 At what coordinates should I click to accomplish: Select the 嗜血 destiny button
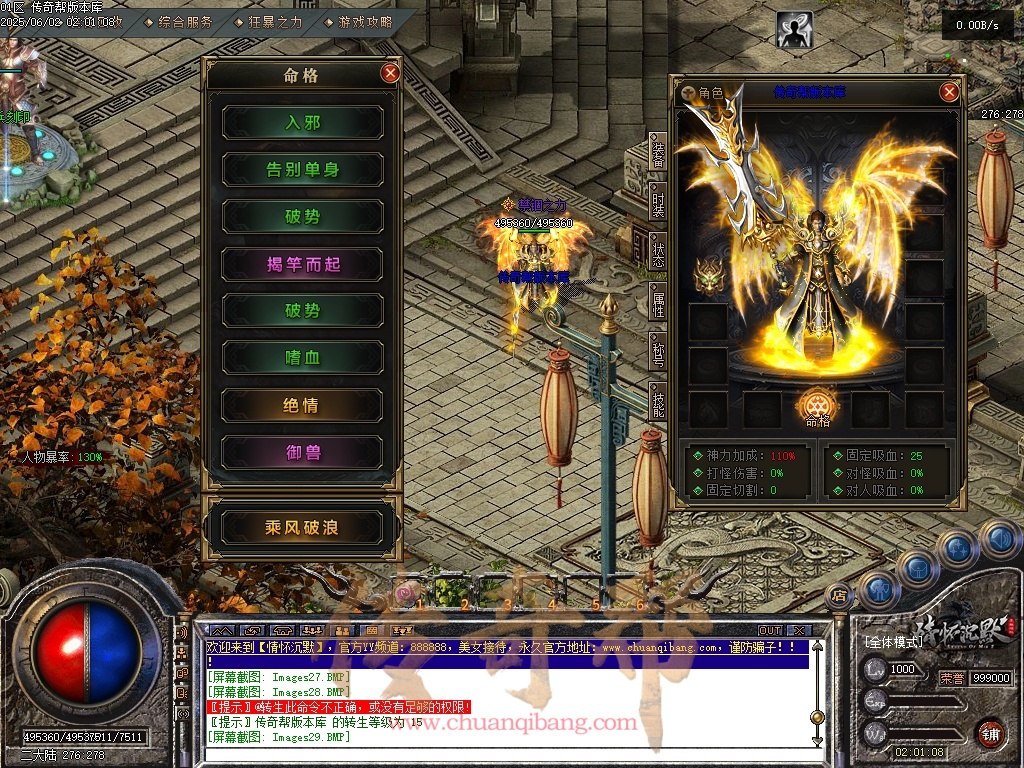(302, 358)
